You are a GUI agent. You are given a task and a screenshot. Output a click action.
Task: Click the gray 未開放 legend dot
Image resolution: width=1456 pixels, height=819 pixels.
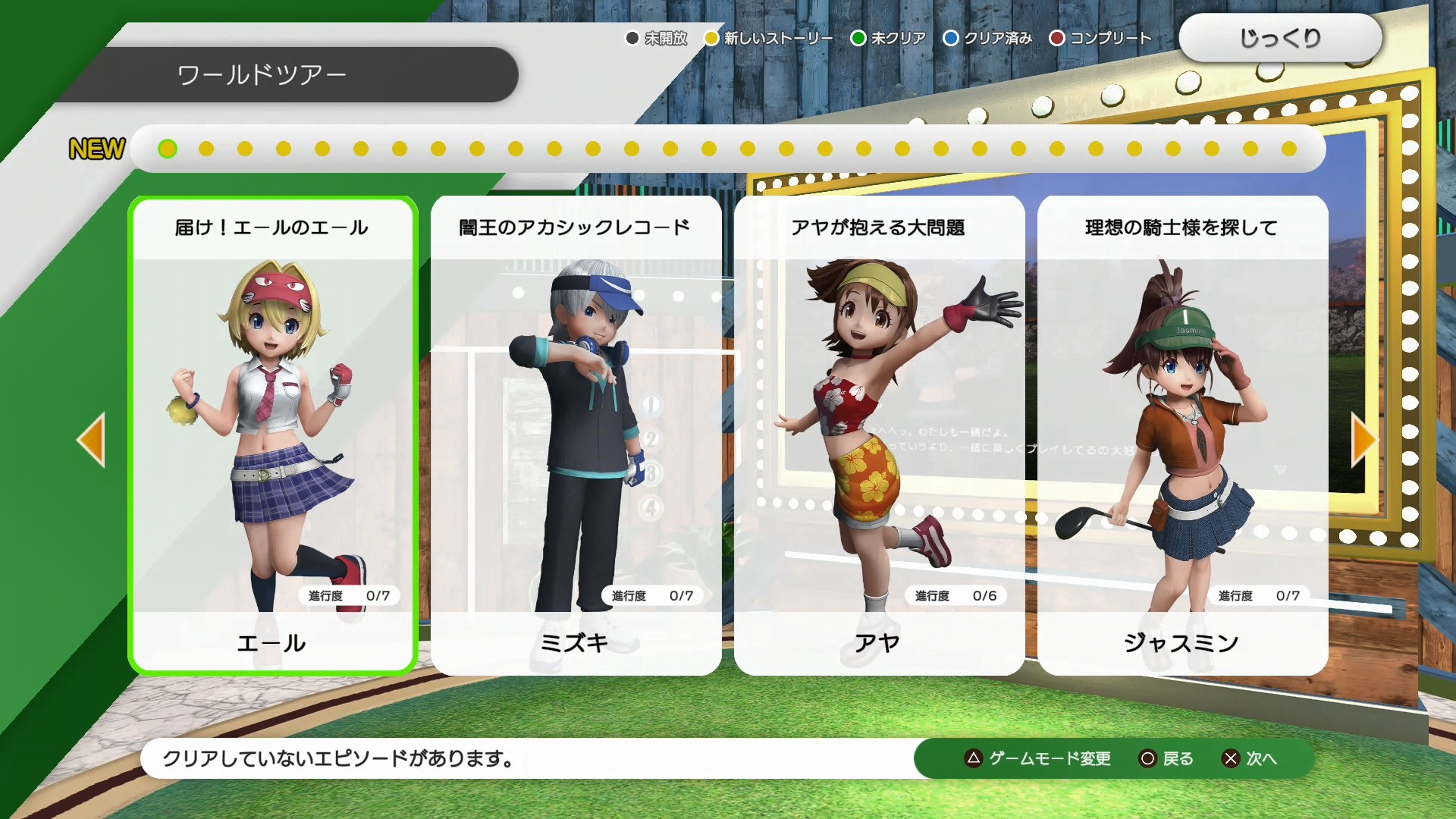pos(631,37)
